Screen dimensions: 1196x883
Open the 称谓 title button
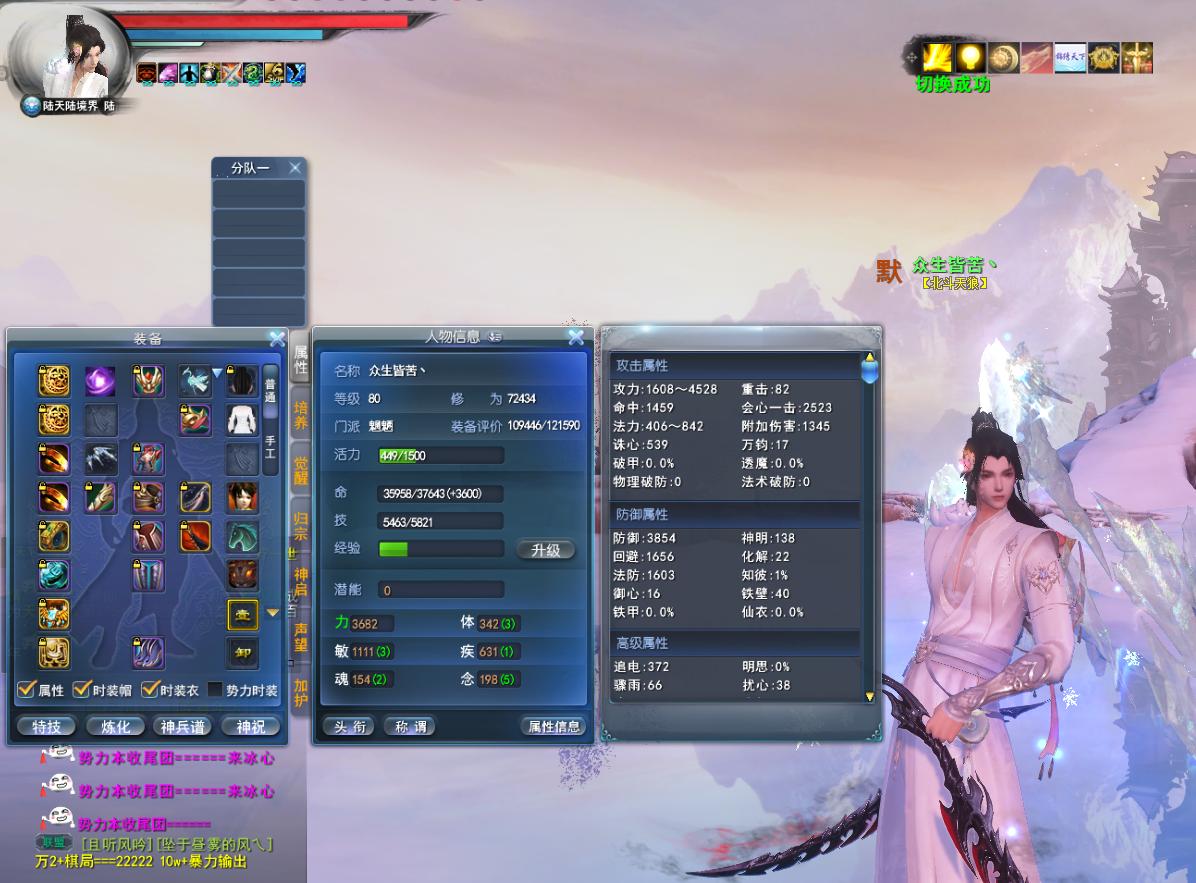coord(409,727)
